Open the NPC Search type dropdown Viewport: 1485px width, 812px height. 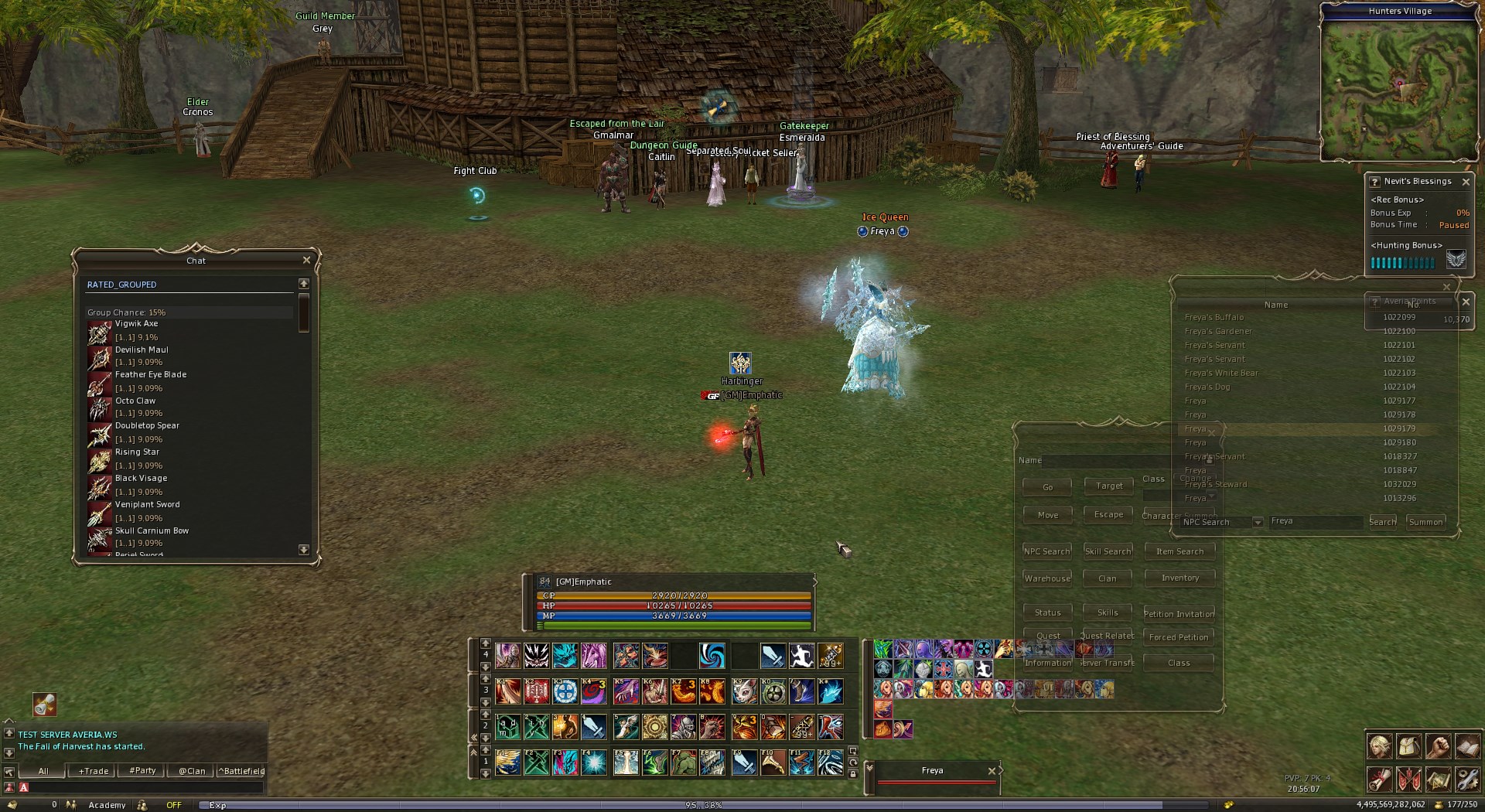tap(1258, 522)
